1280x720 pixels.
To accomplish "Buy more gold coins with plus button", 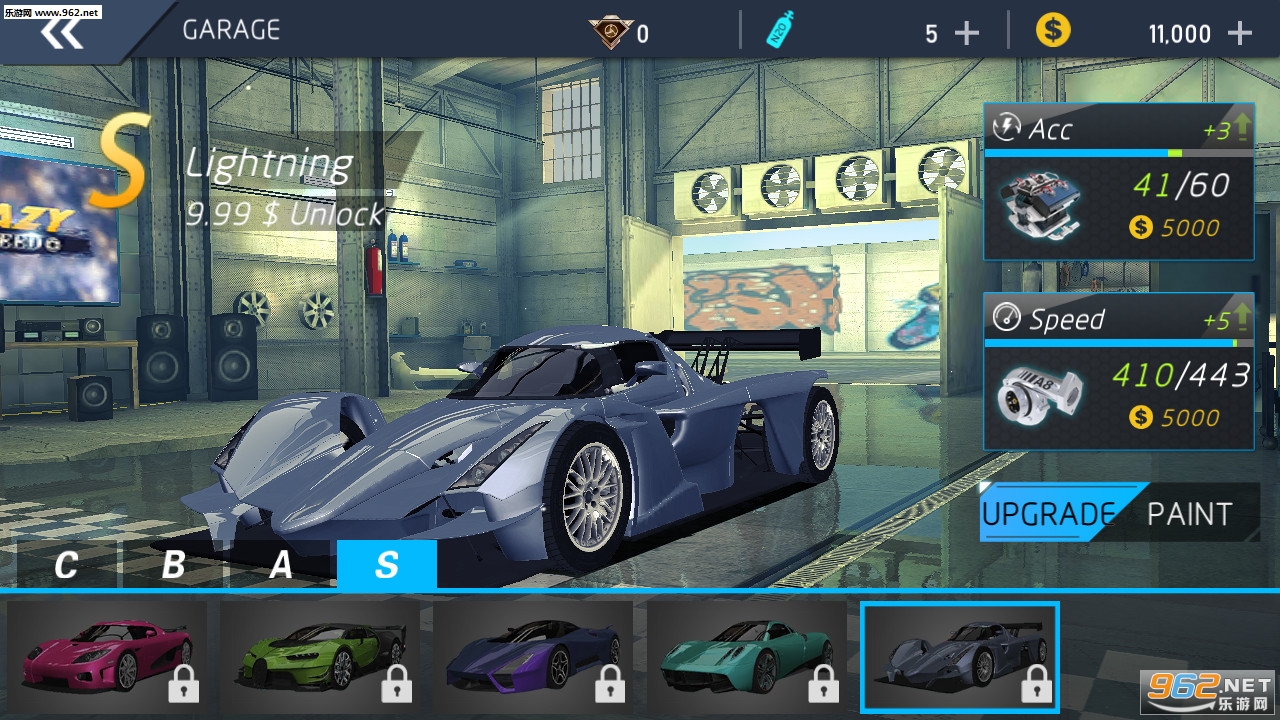I will pos(1239,34).
